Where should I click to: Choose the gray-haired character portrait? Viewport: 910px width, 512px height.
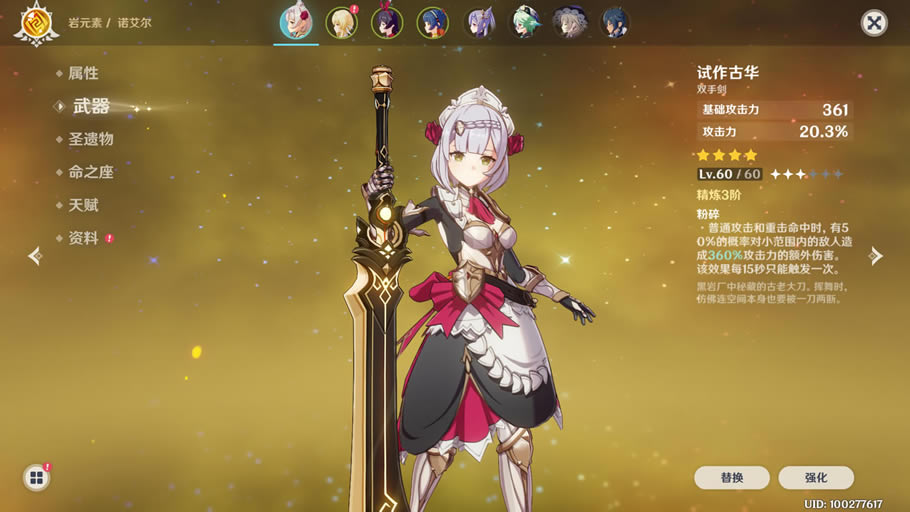[570, 23]
